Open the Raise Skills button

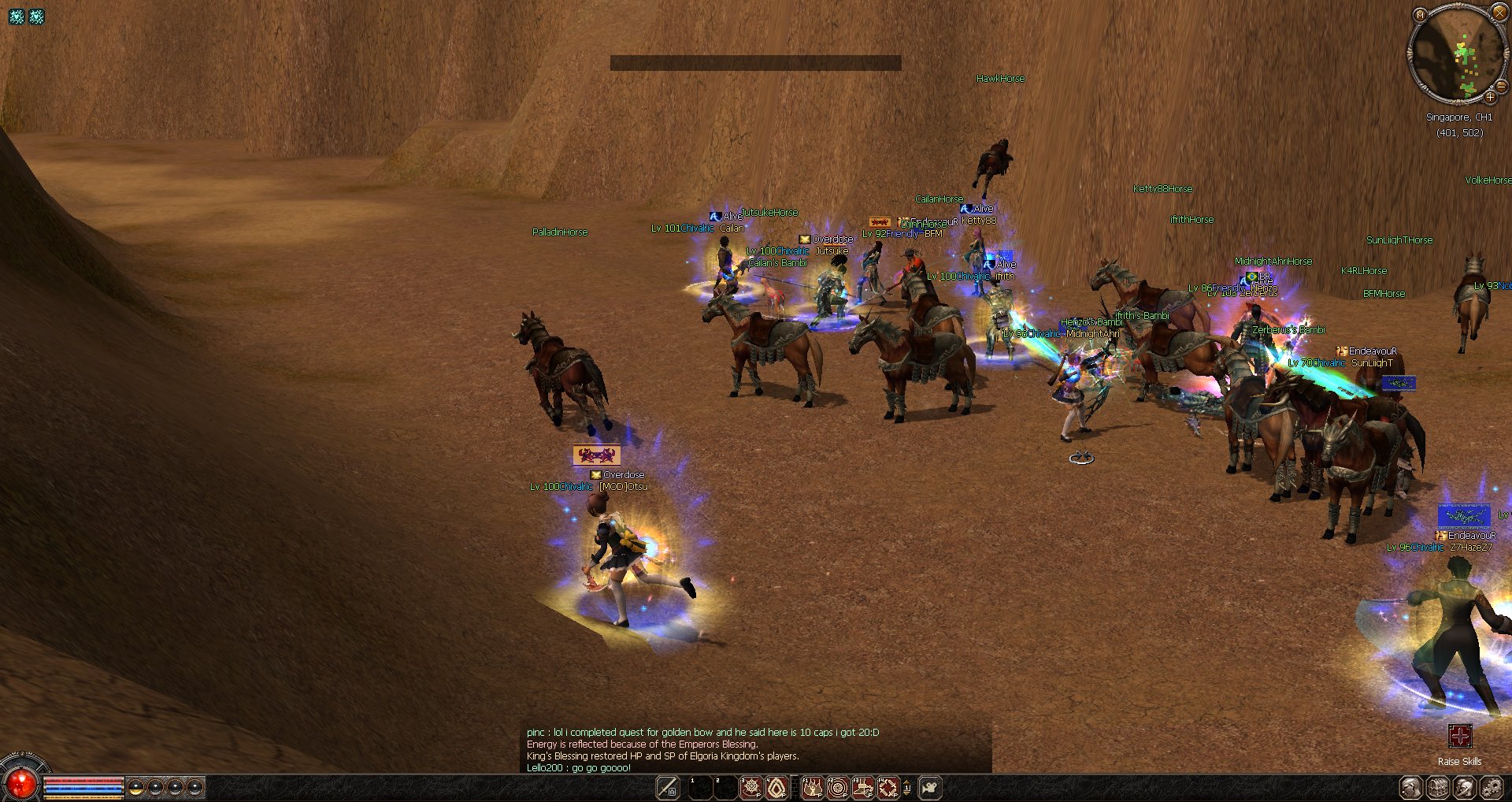click(x=1459, y=737)
